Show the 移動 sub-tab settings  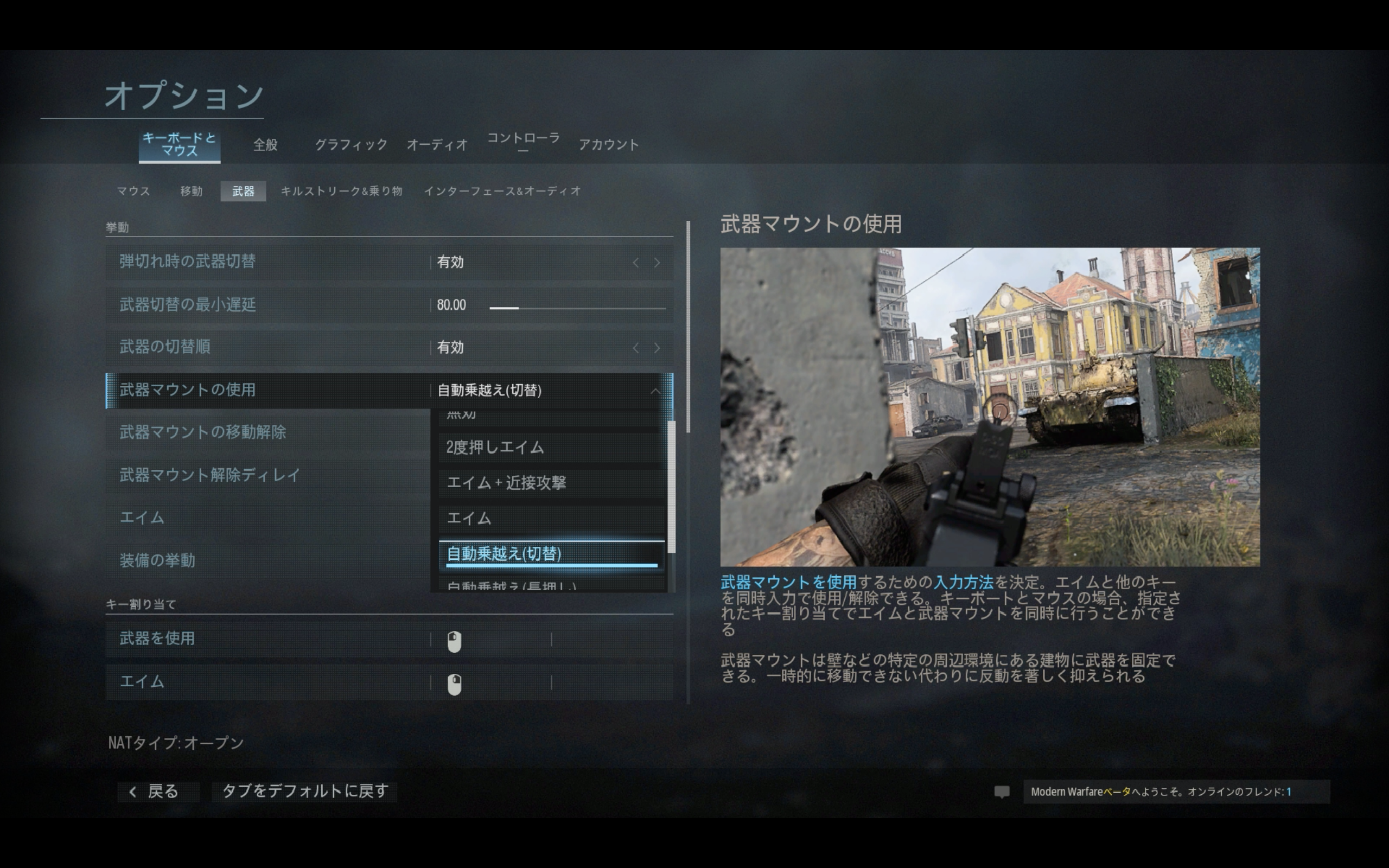click(191, 191)
